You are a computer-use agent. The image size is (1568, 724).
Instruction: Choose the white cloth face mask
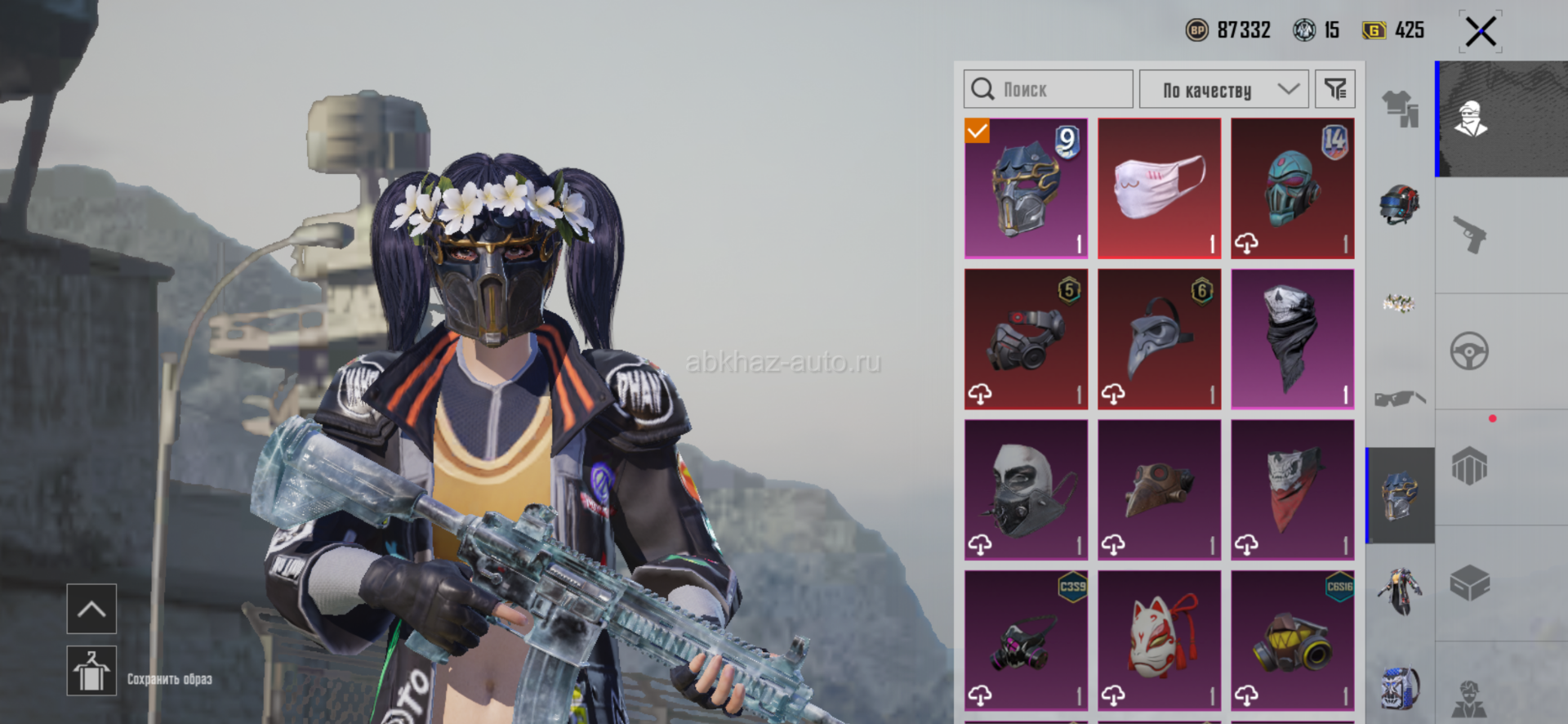pyautogui.click(x=1159, y=188)
